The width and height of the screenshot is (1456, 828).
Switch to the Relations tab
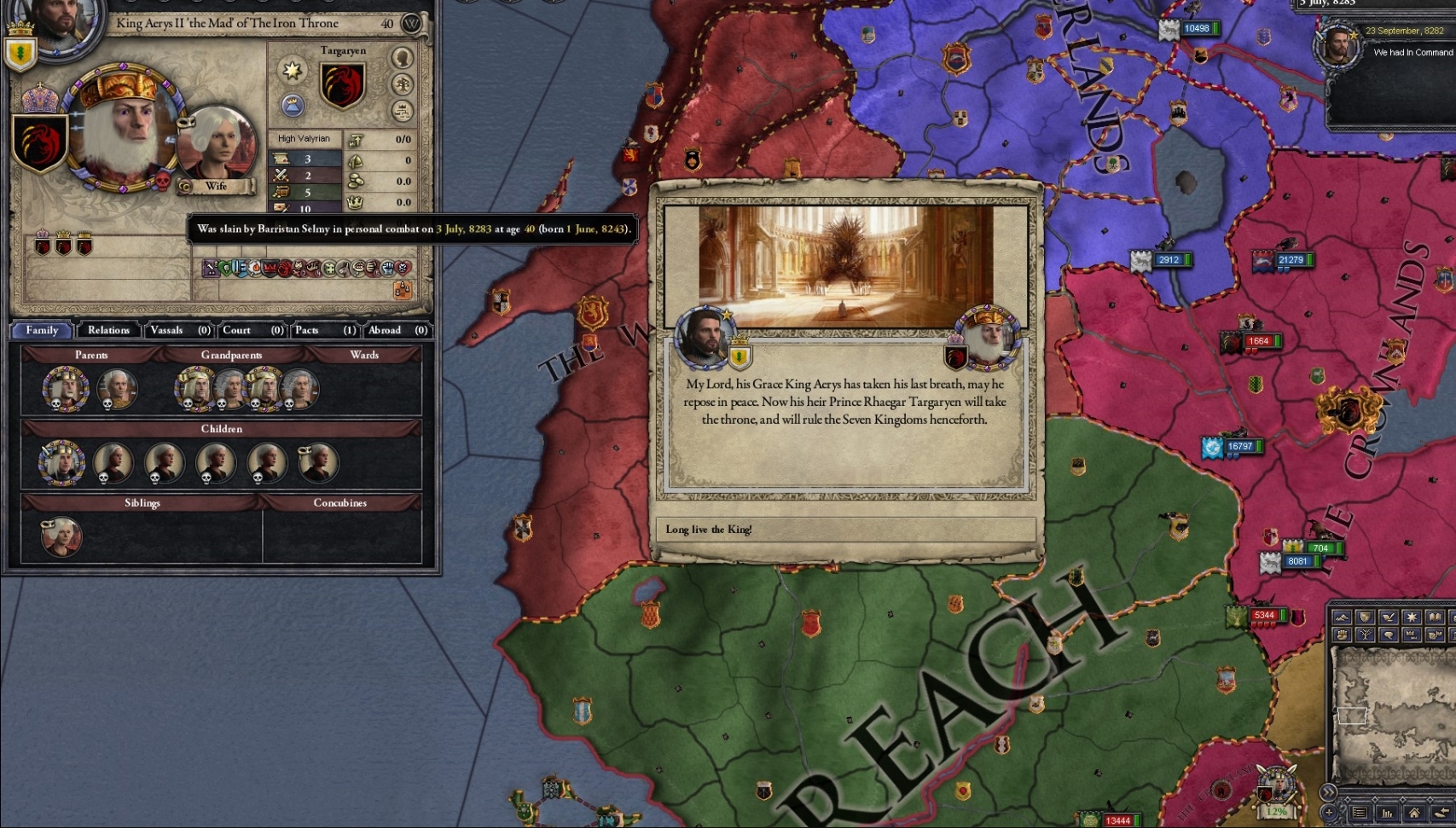tap(107, 330)
